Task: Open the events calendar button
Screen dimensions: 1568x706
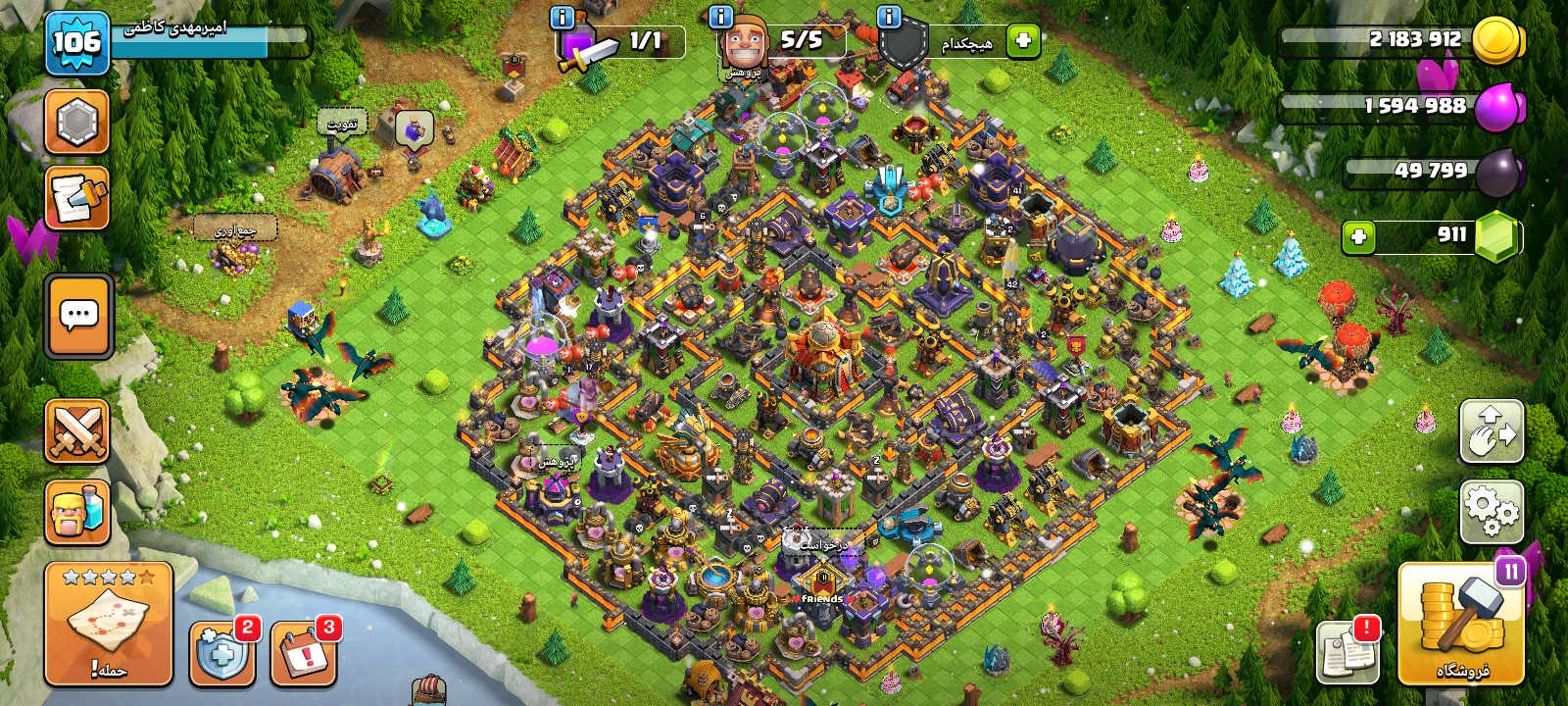Action: click(304, 653)
